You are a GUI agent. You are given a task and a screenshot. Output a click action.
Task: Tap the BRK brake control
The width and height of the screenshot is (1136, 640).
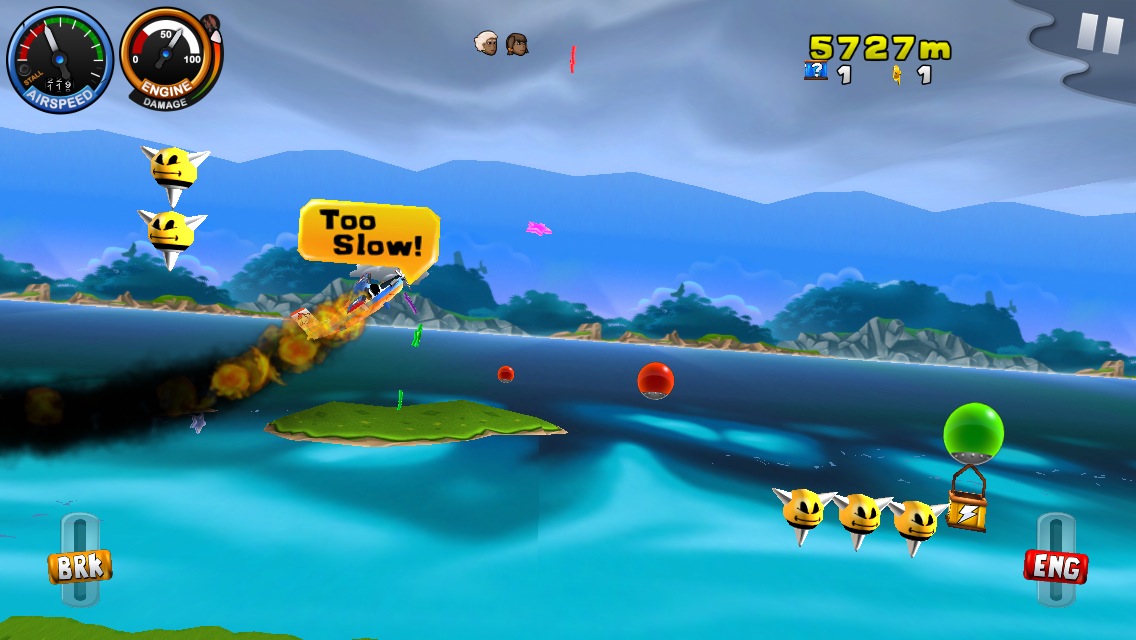coord(80,566)
